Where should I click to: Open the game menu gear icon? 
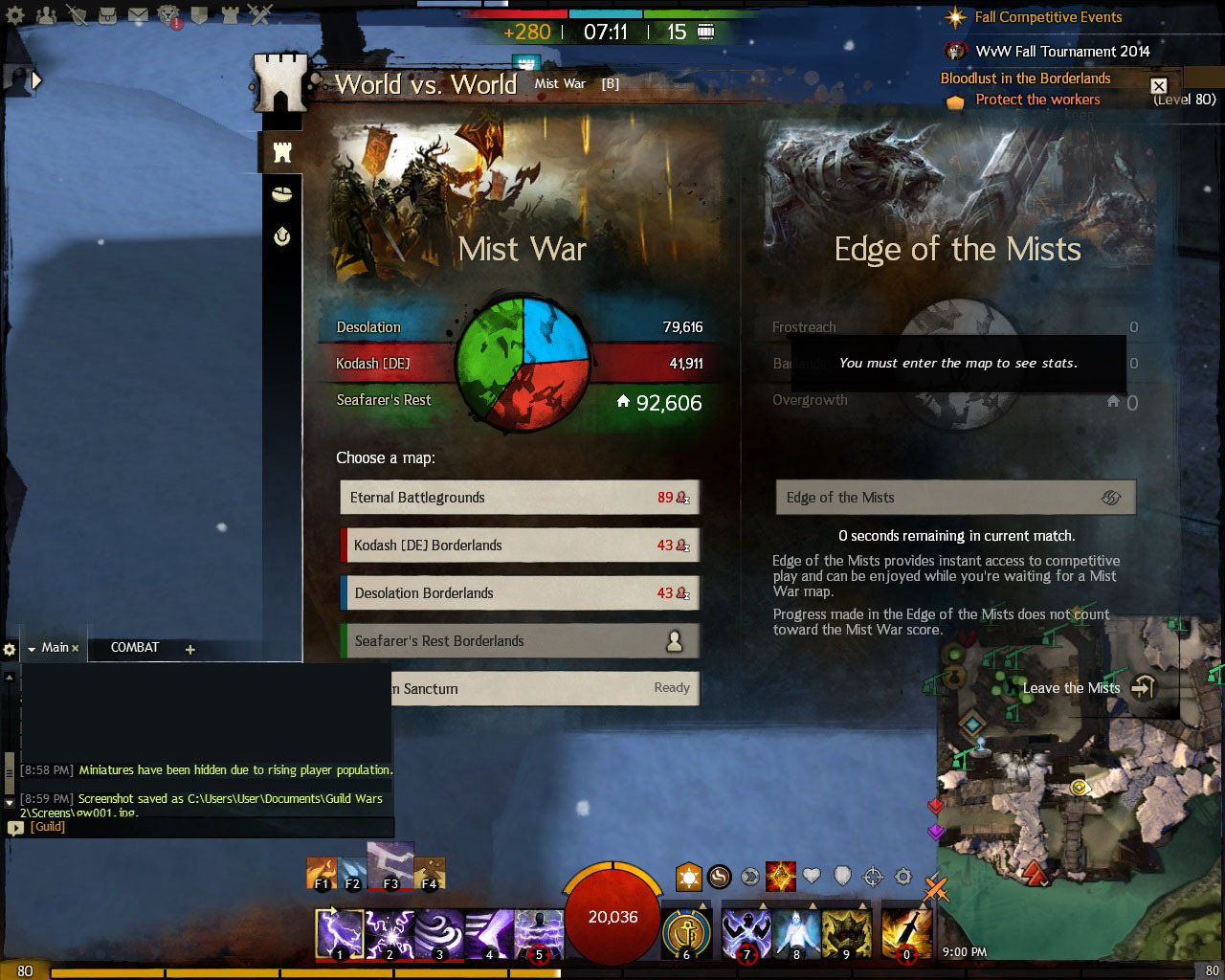click(15, 16)
